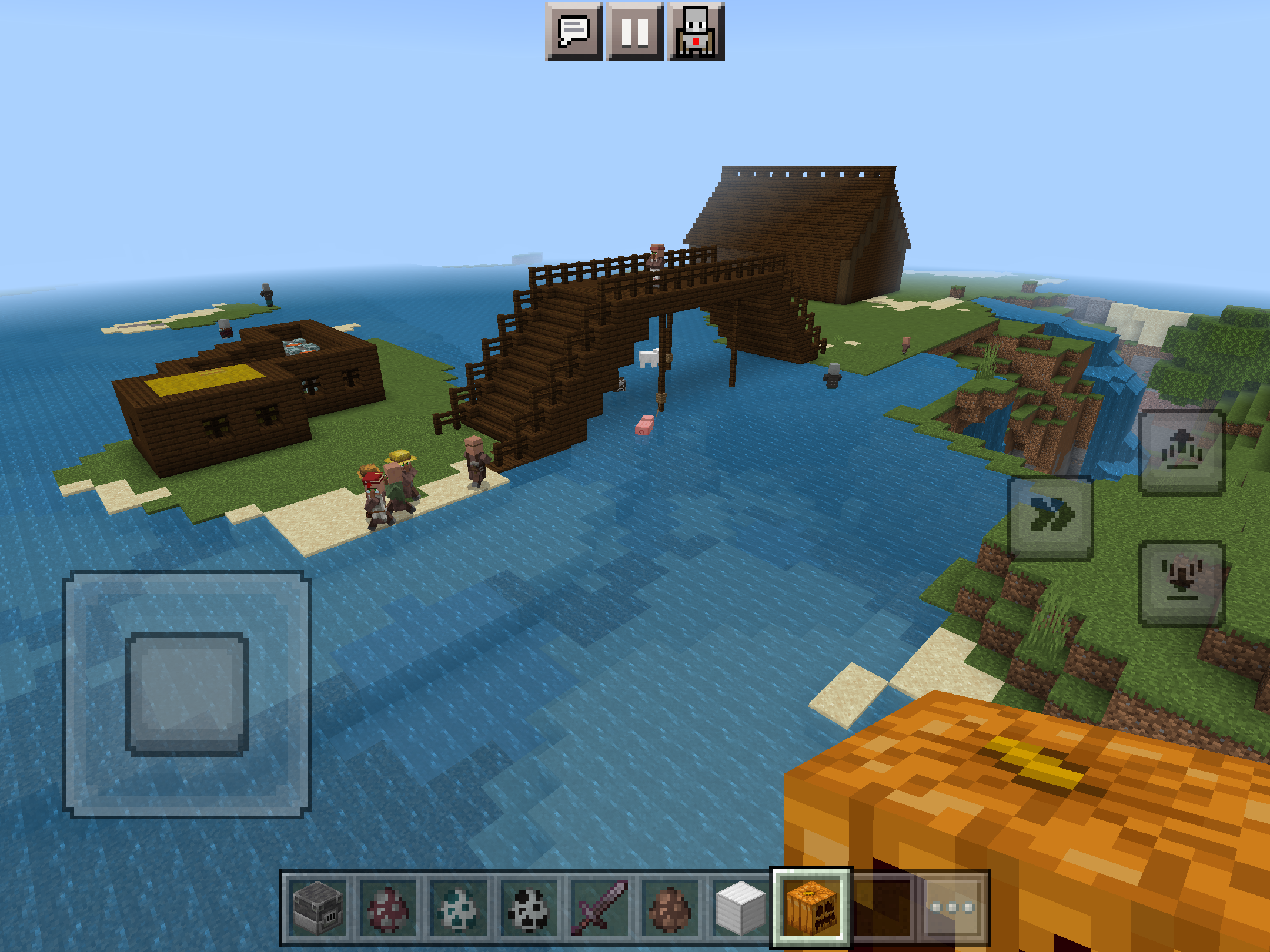This screenshot has width=1270, height=952.
Task: Open the chat window
Action: 574,31
